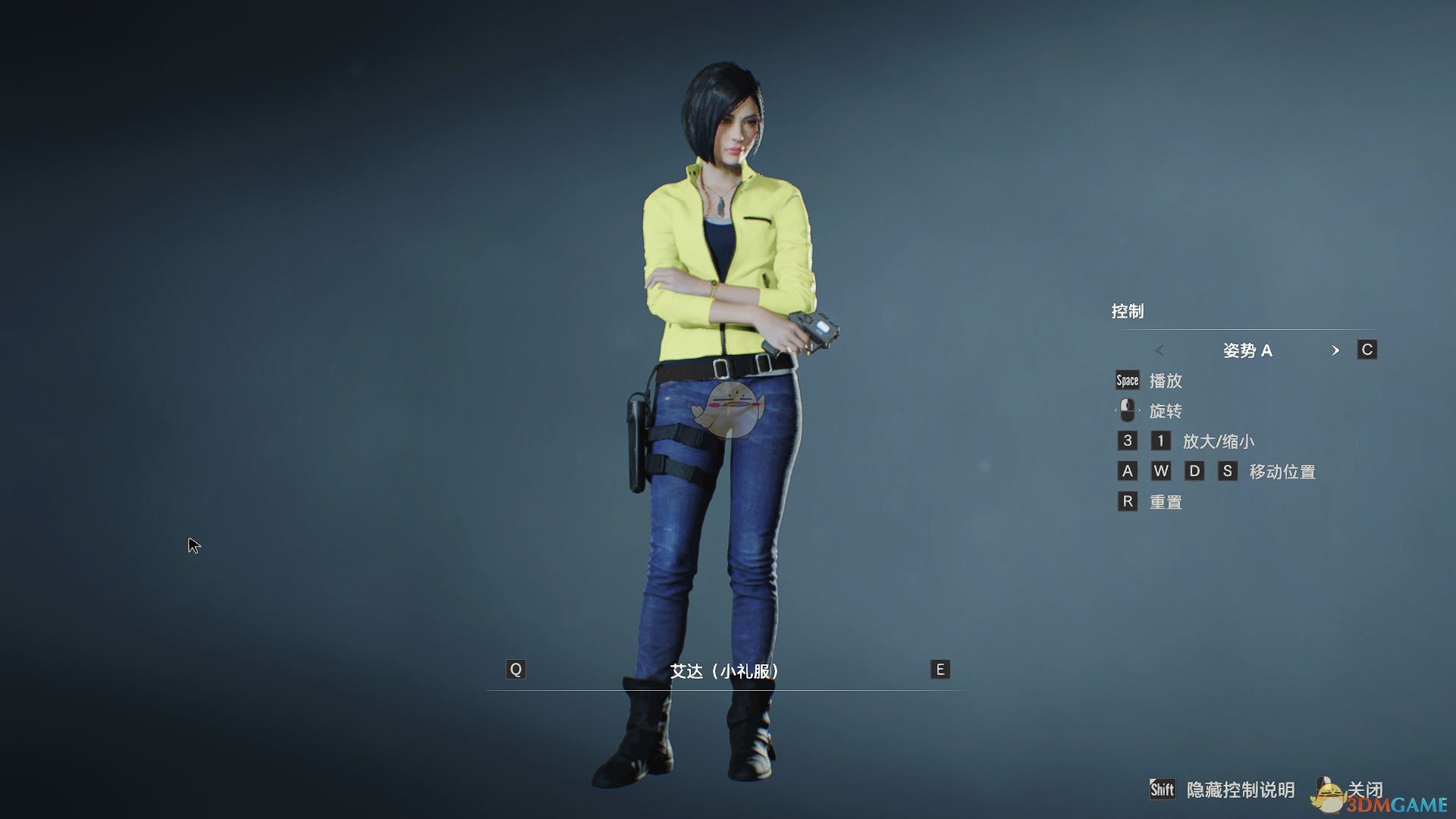
Task: Click the R key icon to reset position
Action: point(1127,501)
